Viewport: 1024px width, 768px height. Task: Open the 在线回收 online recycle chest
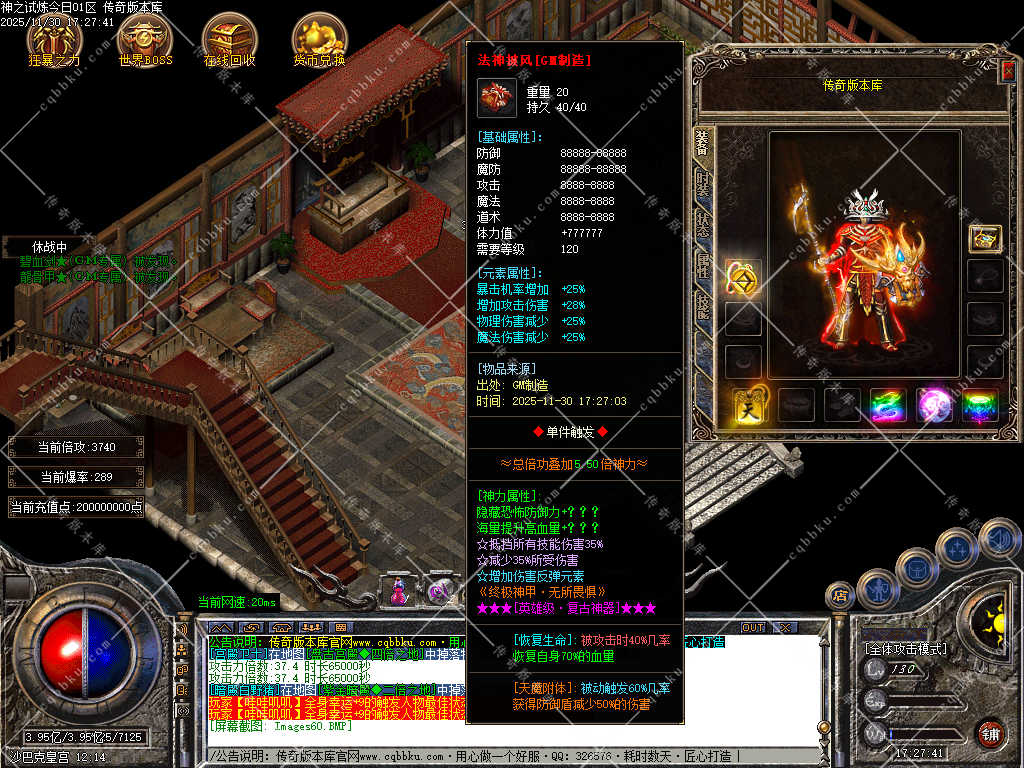click(x=230, y=38)
